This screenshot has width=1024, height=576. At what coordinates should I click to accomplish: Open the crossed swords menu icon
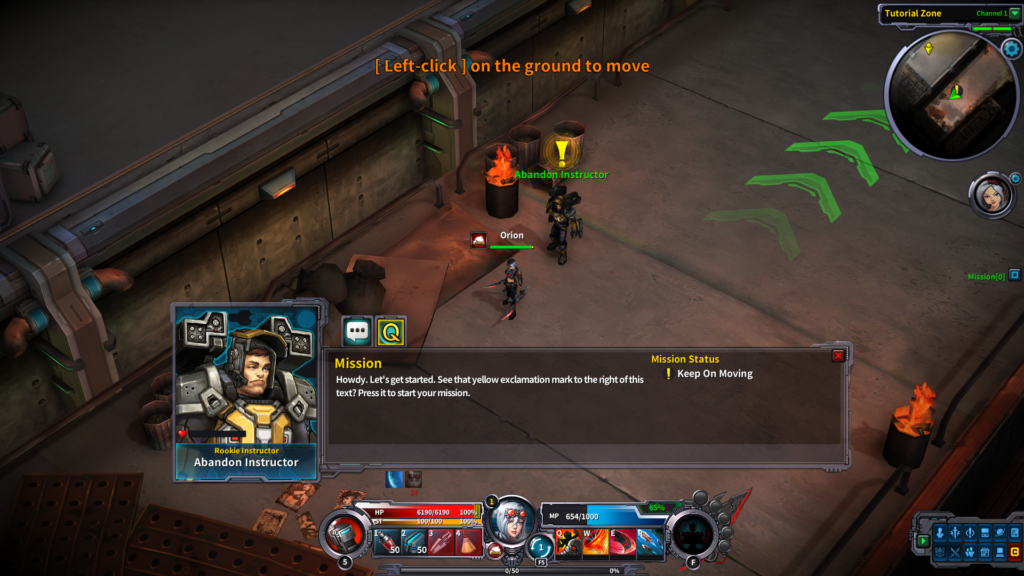(955, 551)
